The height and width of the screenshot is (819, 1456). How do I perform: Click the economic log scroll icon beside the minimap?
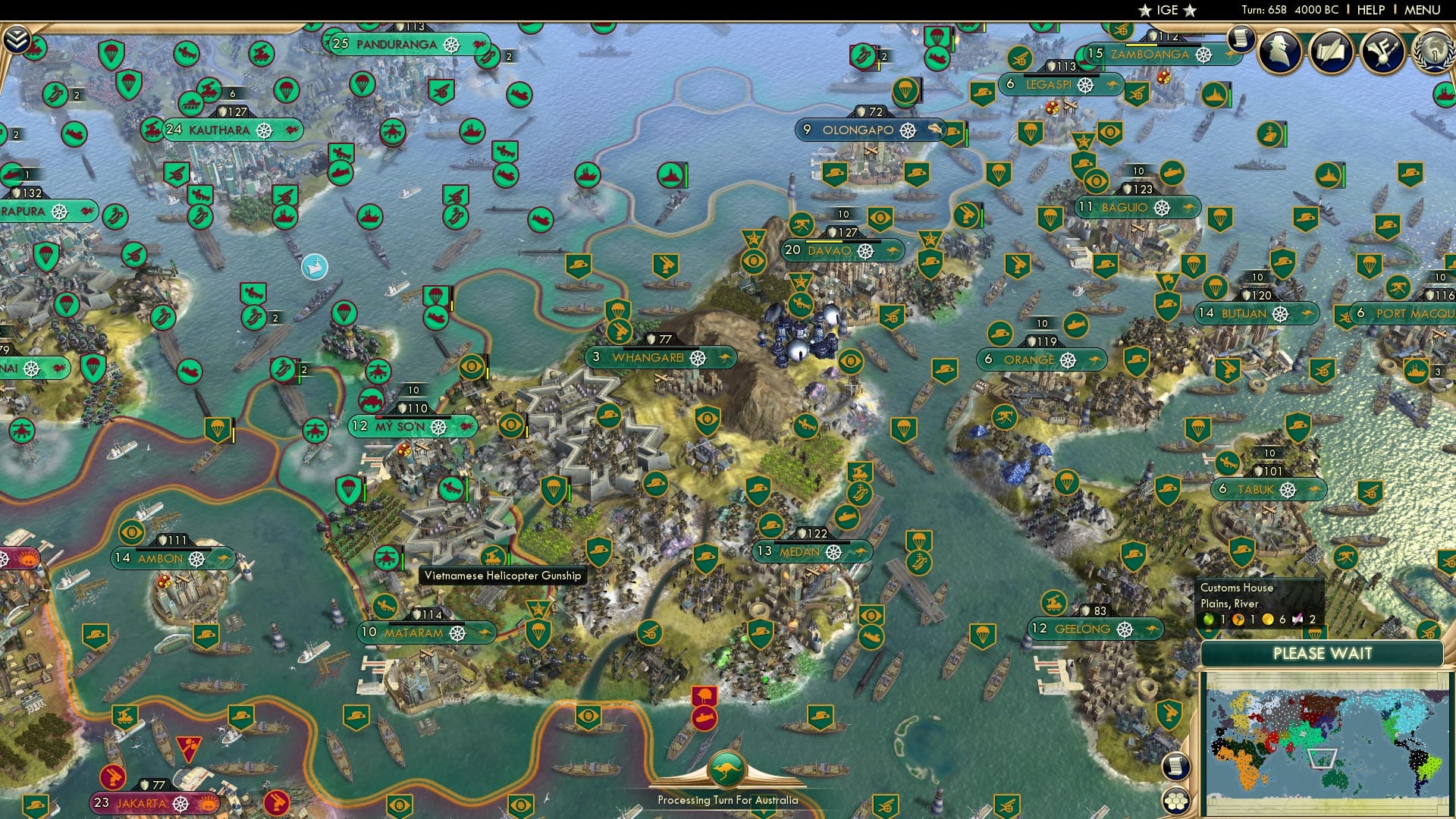pyautogui.click(x=1177, y=767)
